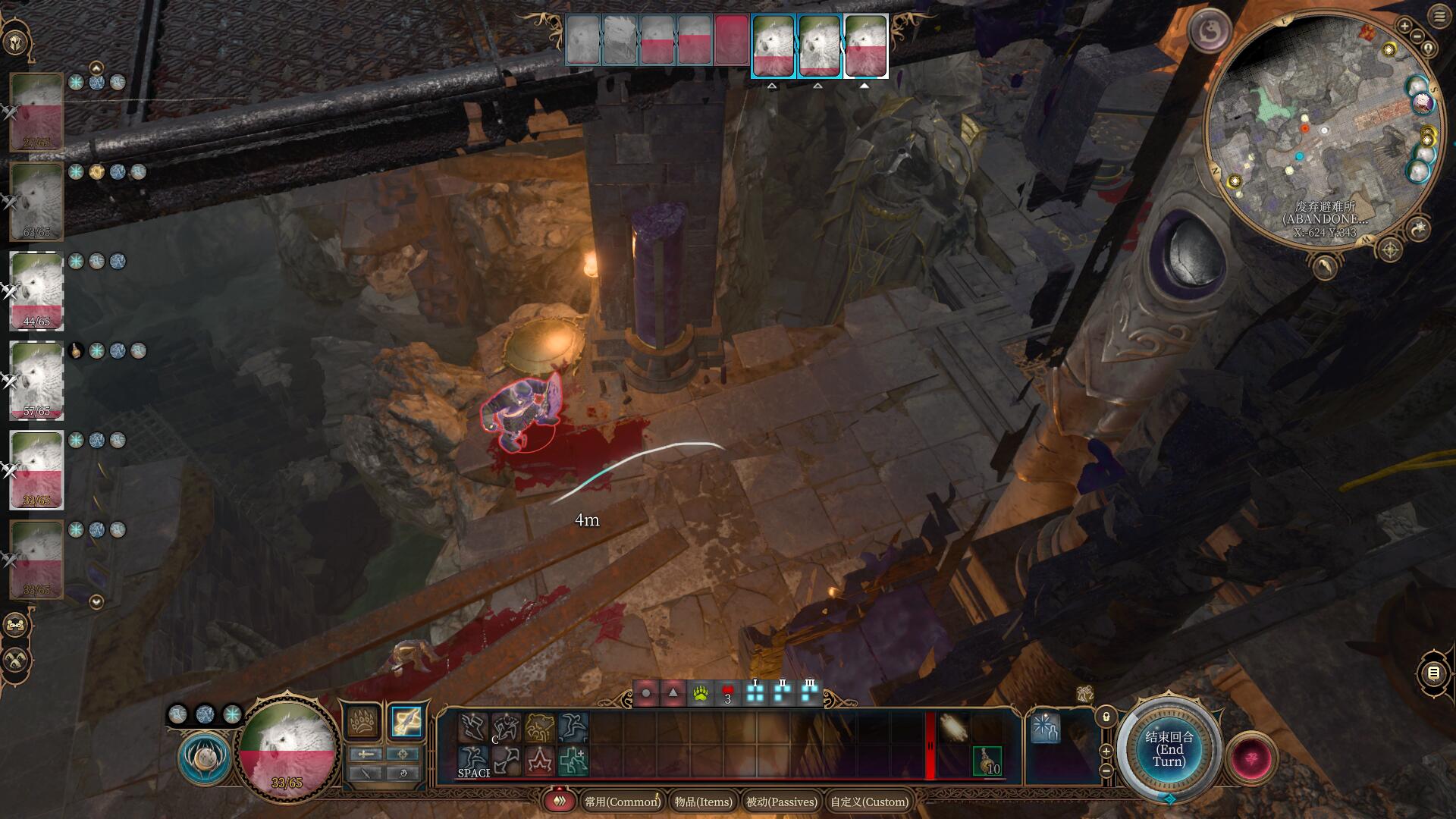Open the Items hotbar tab
Image resolution: width=1456 pixels, height=819 pixels.
click(x=703, y=802)
